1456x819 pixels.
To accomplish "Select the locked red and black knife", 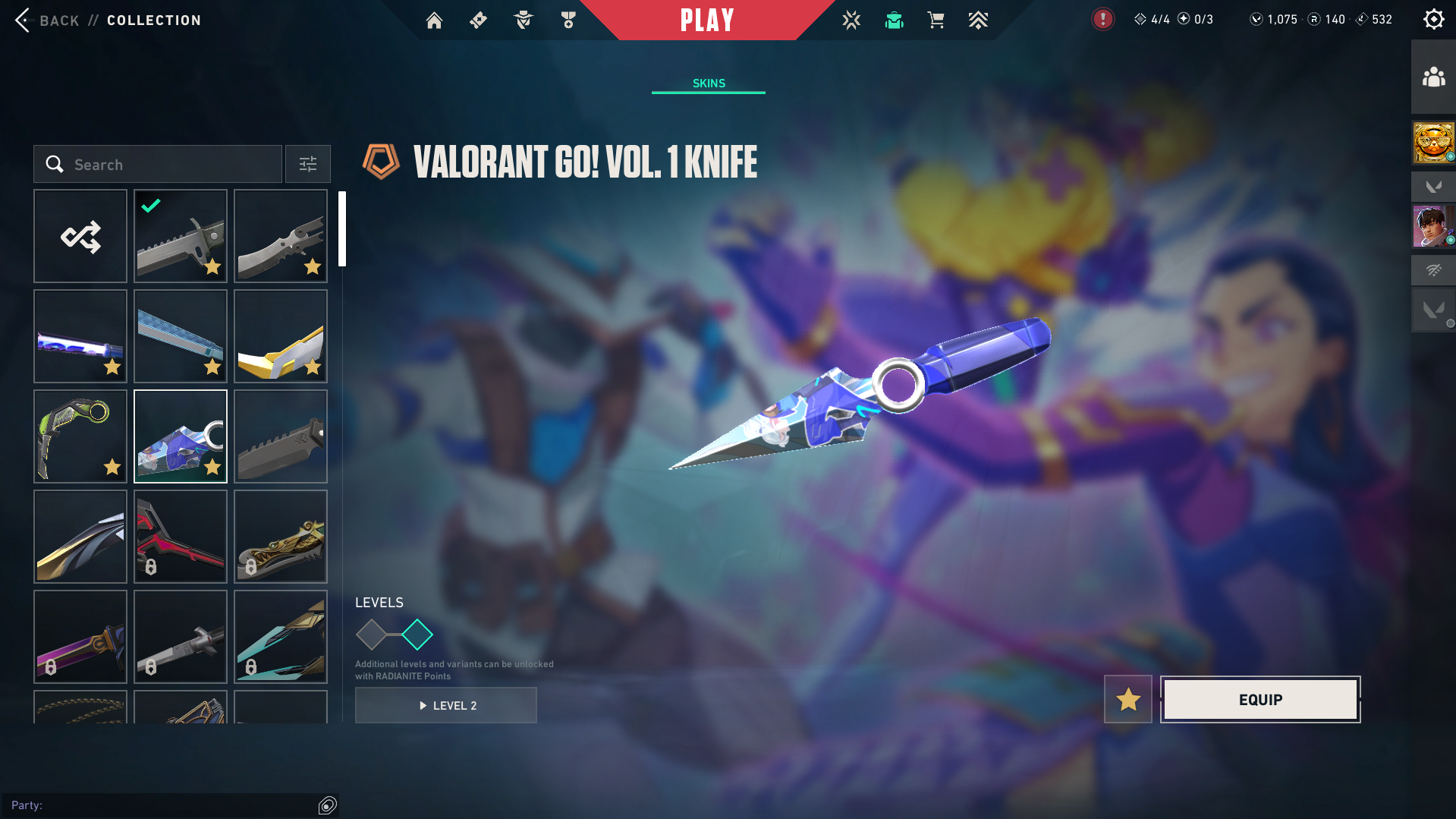I will pos(181,537).
